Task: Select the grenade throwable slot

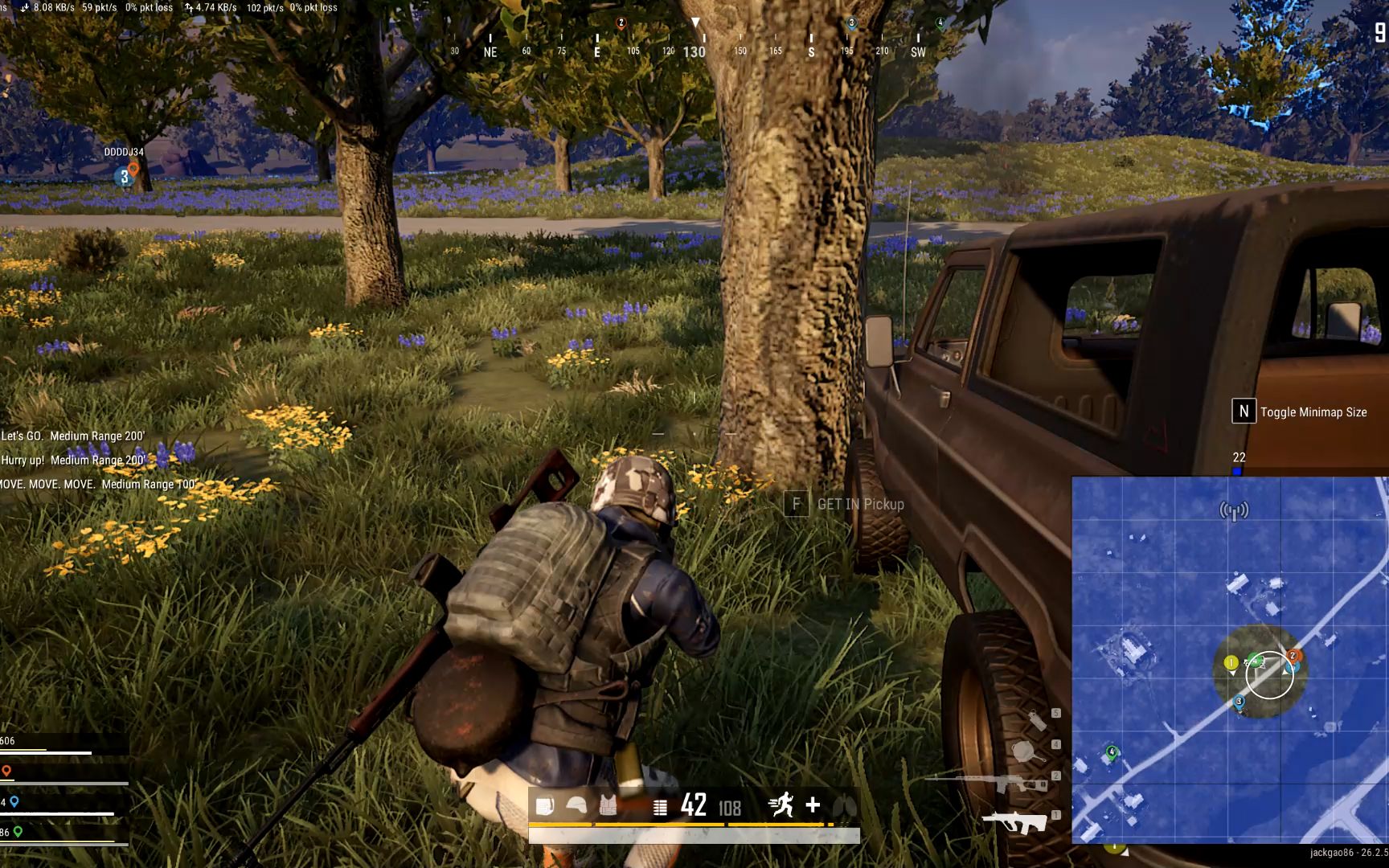Action: (x=1038, y=719)
